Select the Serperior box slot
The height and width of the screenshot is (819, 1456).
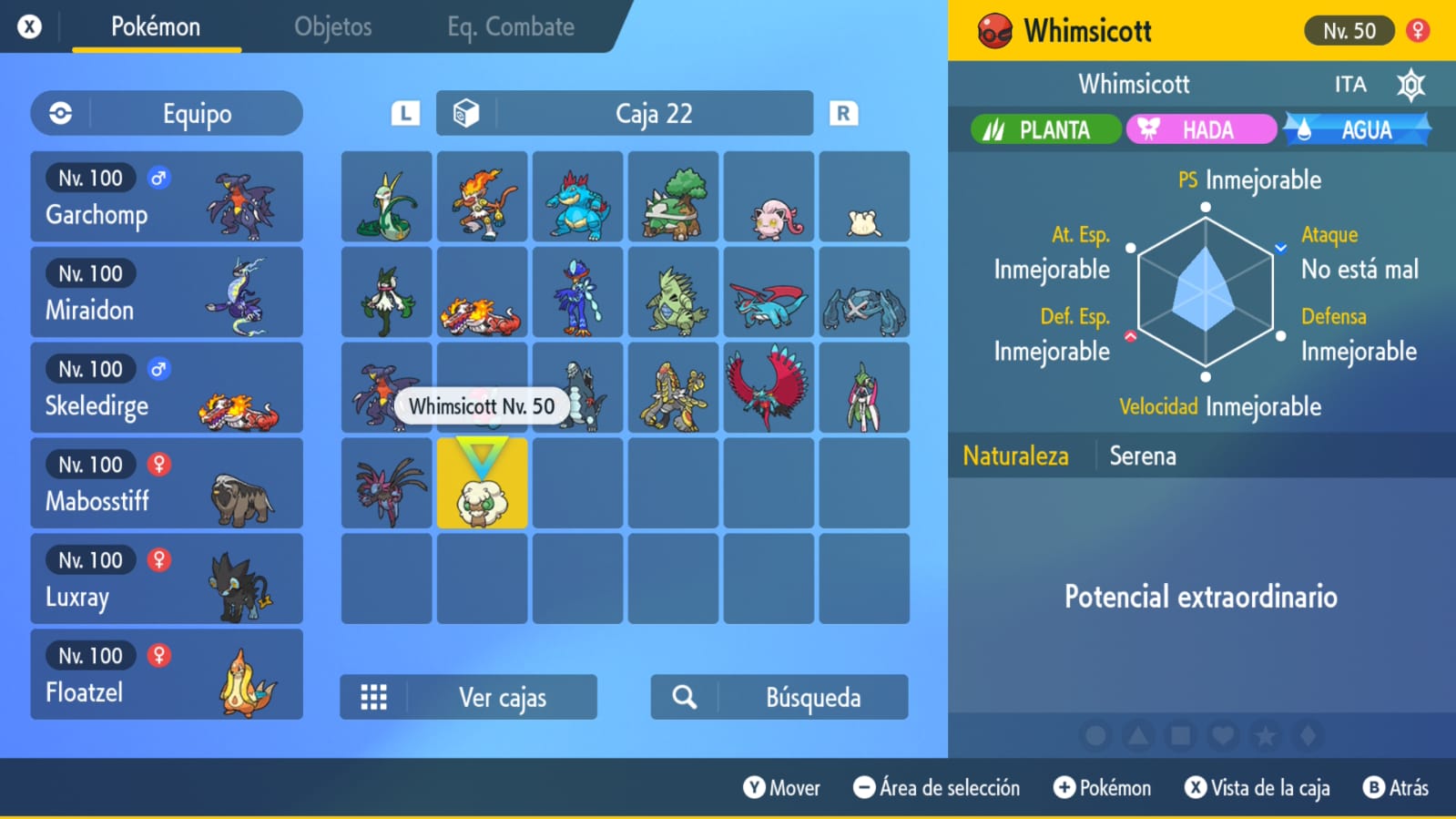pos(387,198)
